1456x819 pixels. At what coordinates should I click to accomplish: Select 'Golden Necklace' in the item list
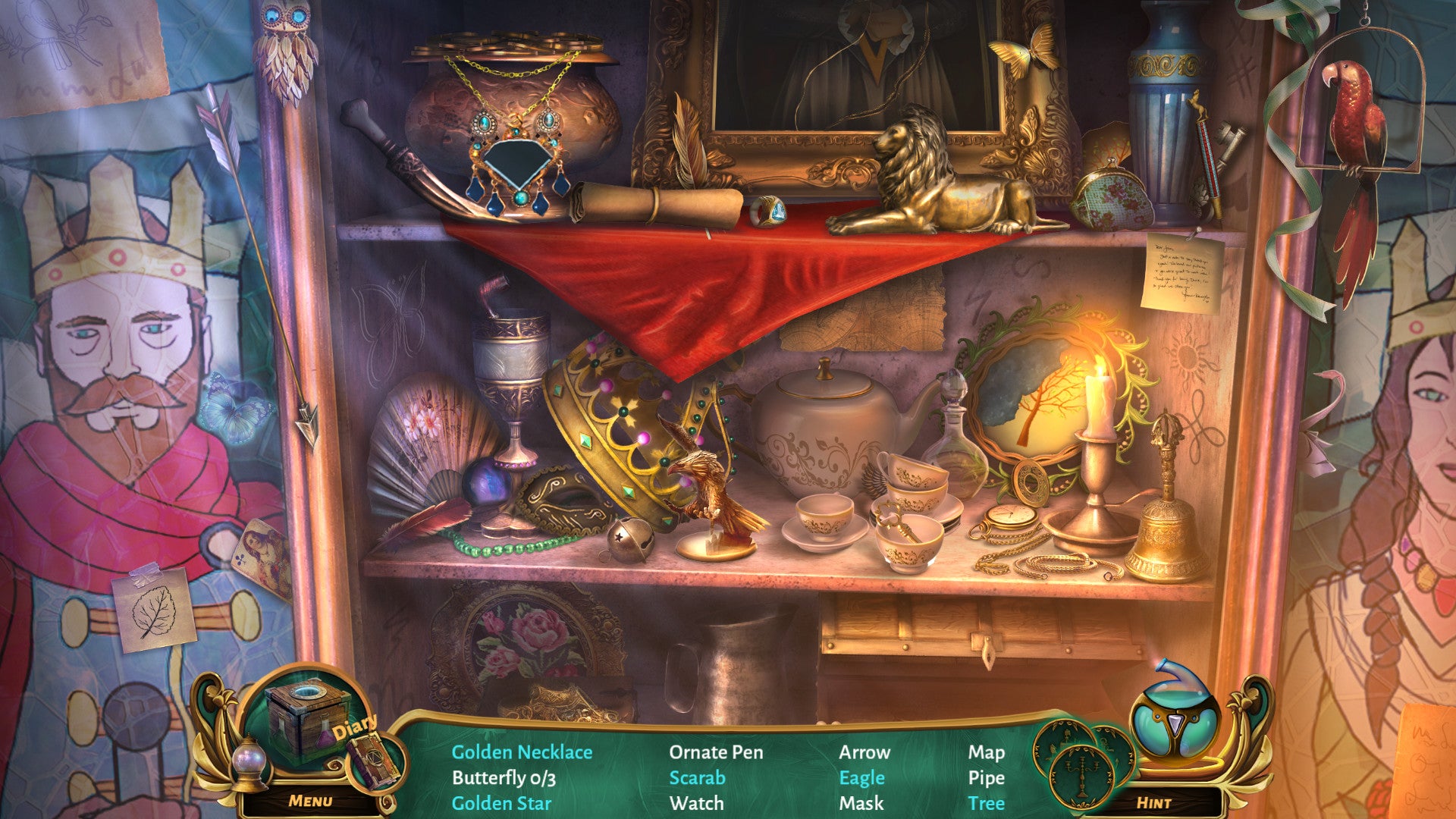click(x=522, y=752)
